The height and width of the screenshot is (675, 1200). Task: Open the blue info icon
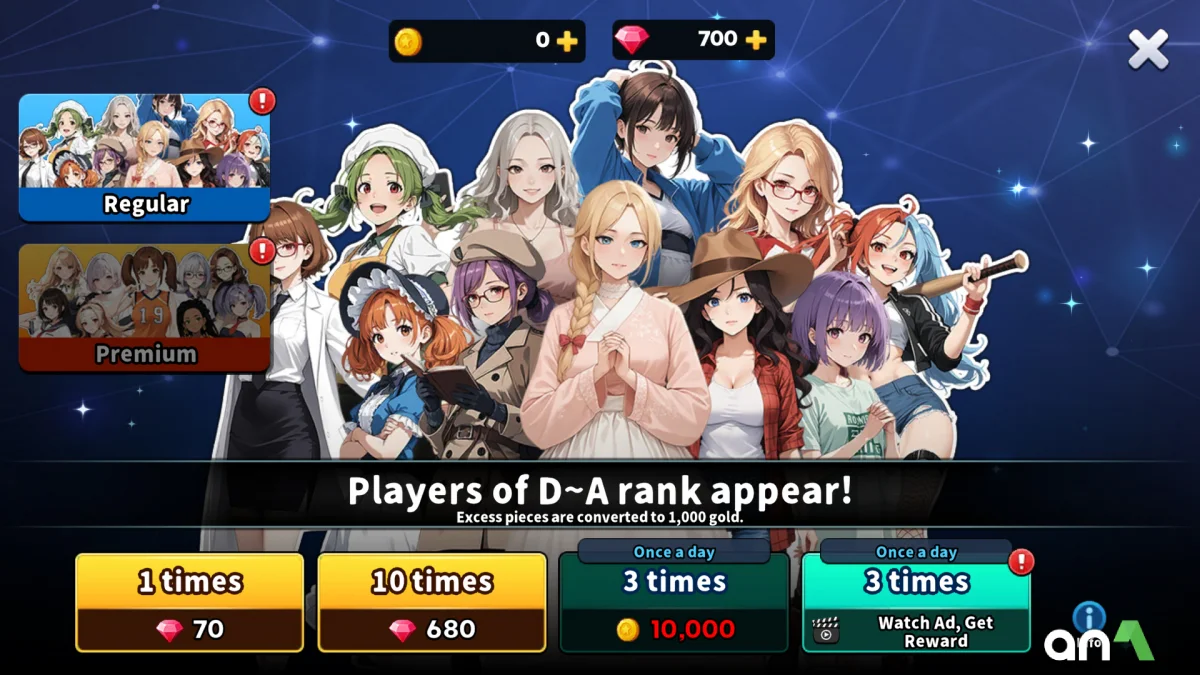pyautogui.click(x=1088, y=616)
